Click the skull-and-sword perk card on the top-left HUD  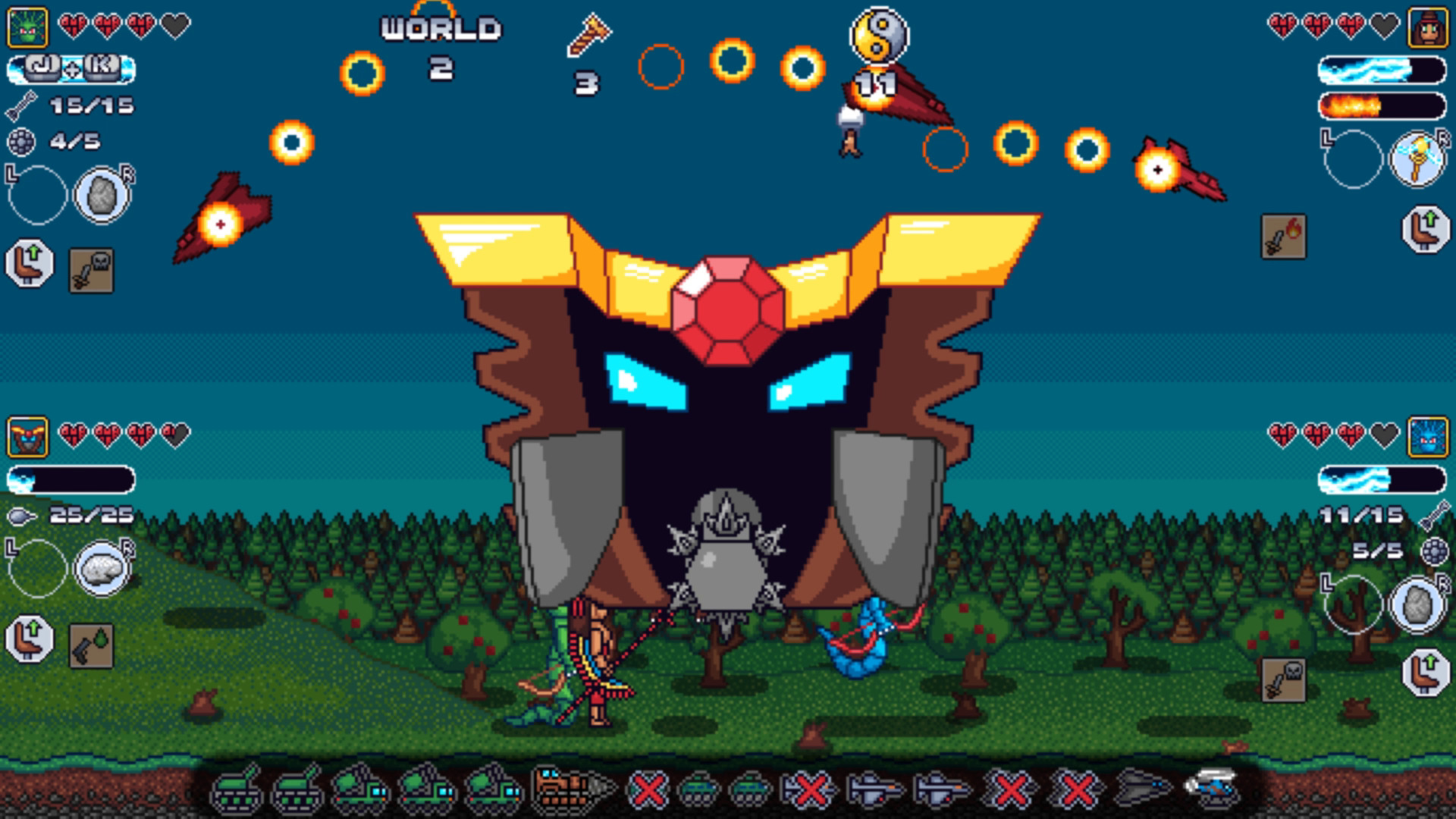click(x=91, y=271)
